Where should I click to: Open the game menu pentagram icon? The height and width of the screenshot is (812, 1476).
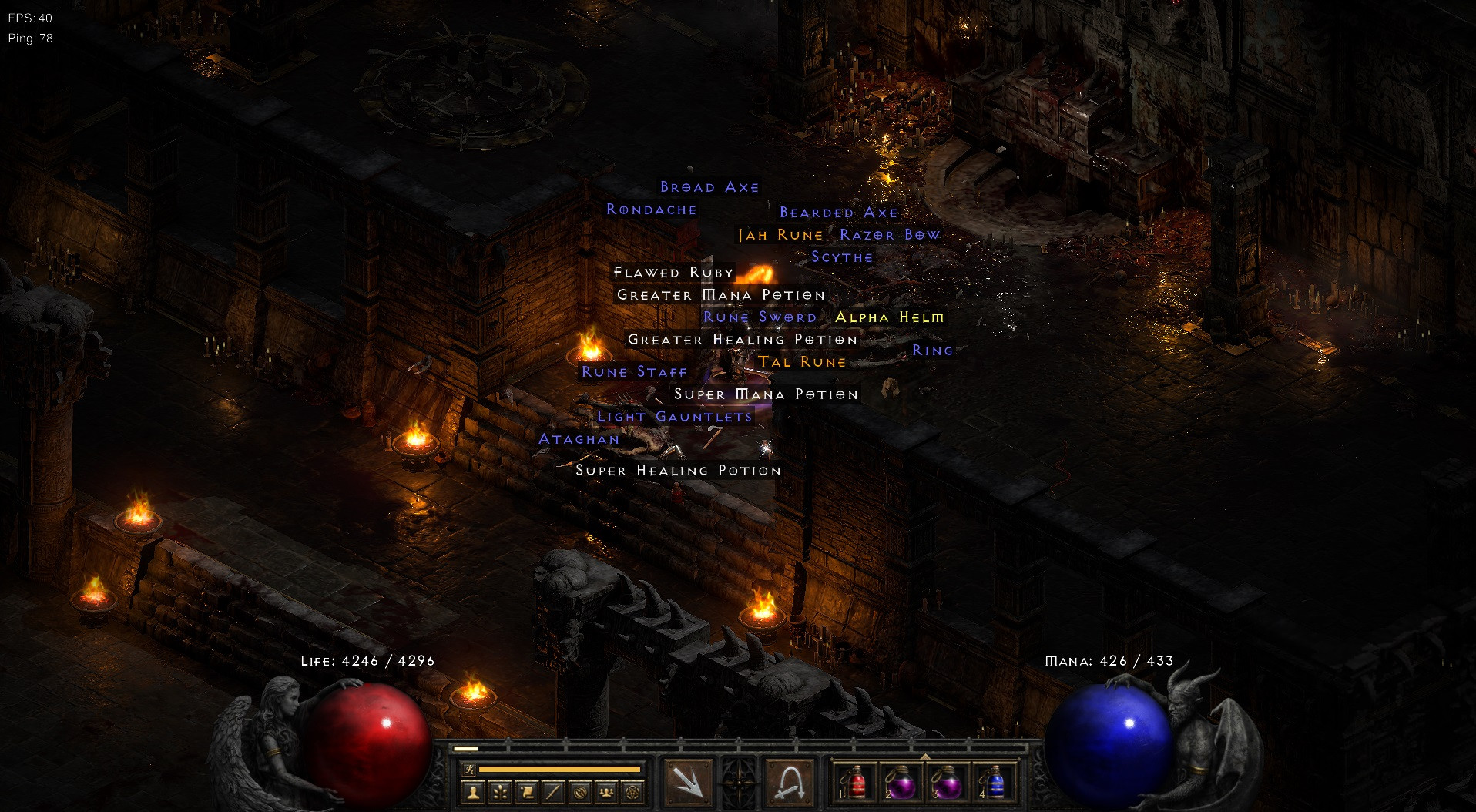(x=632, y=791)
